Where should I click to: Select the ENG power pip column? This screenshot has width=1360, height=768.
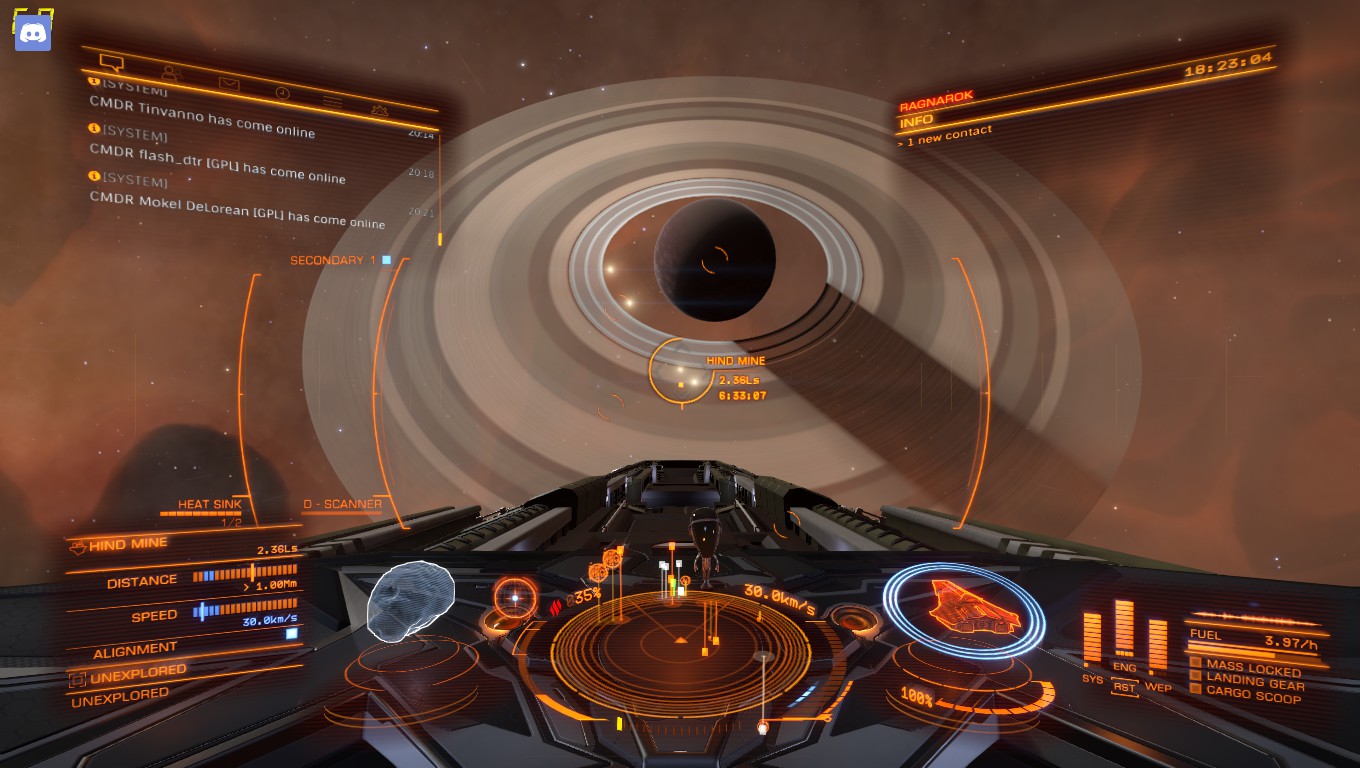tap(1125, 628)
